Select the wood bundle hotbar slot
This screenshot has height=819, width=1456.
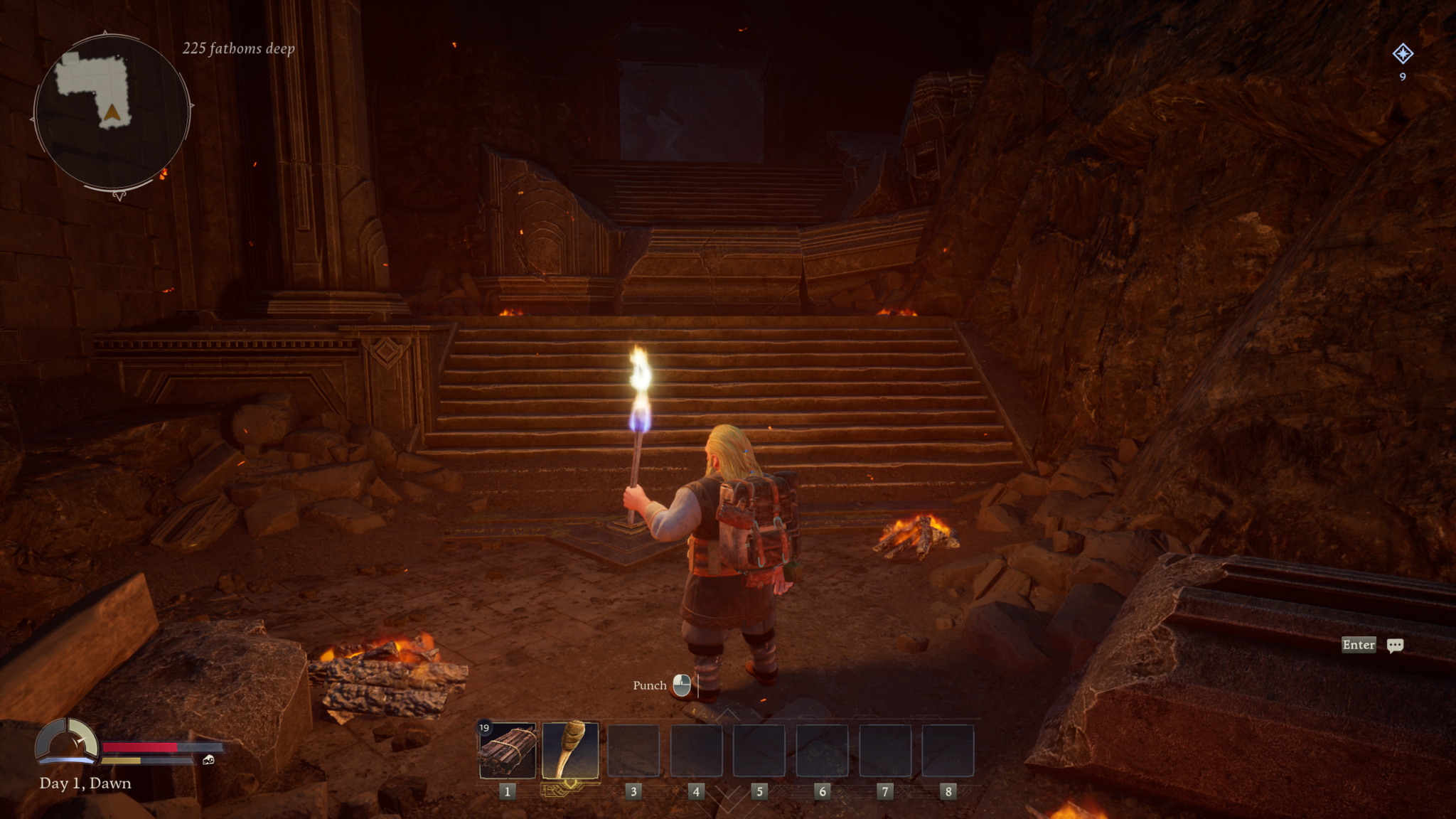(x=508, y=751)
